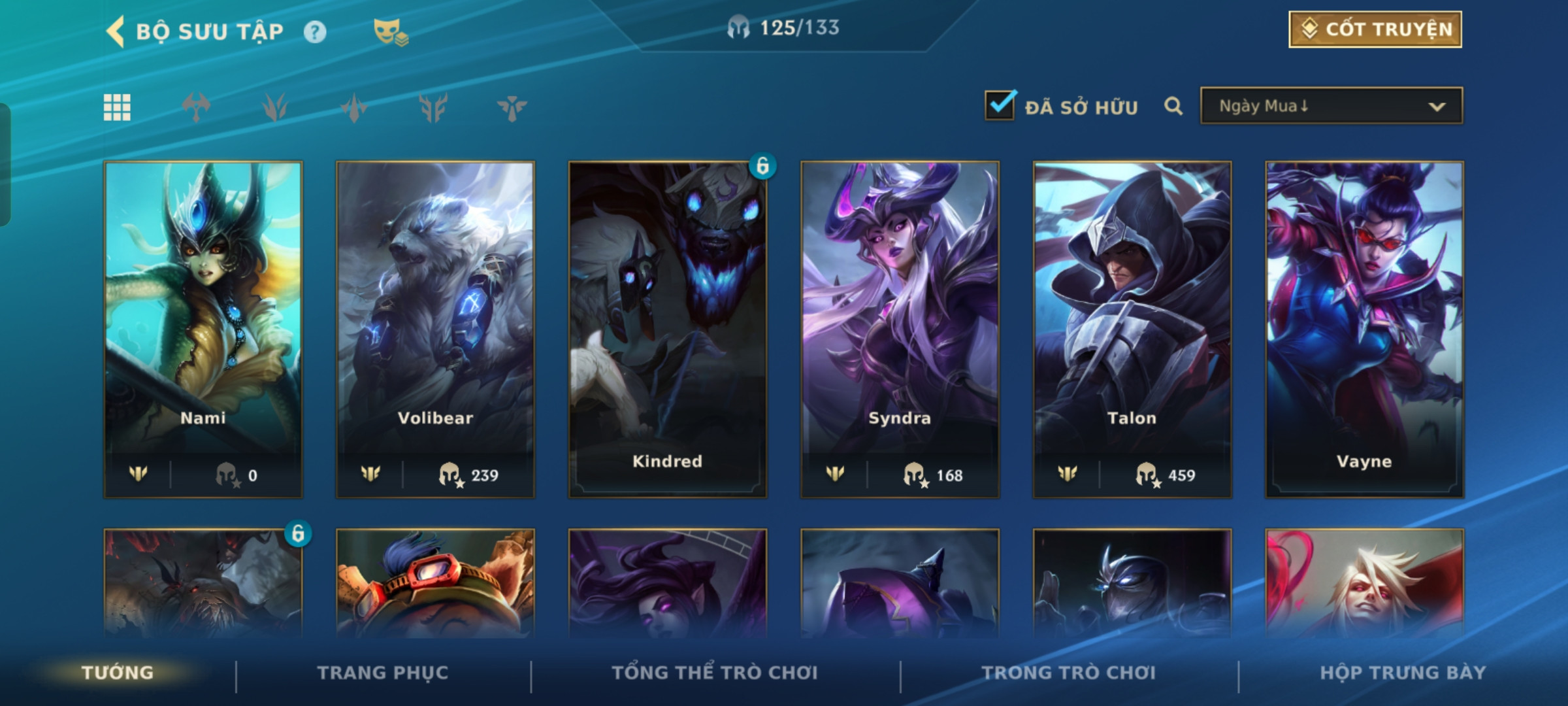Expand the Ngày Mua sort dropdown
Image resolution: width=1568 pixels, height=706 pixels.
click(1331, 106)
